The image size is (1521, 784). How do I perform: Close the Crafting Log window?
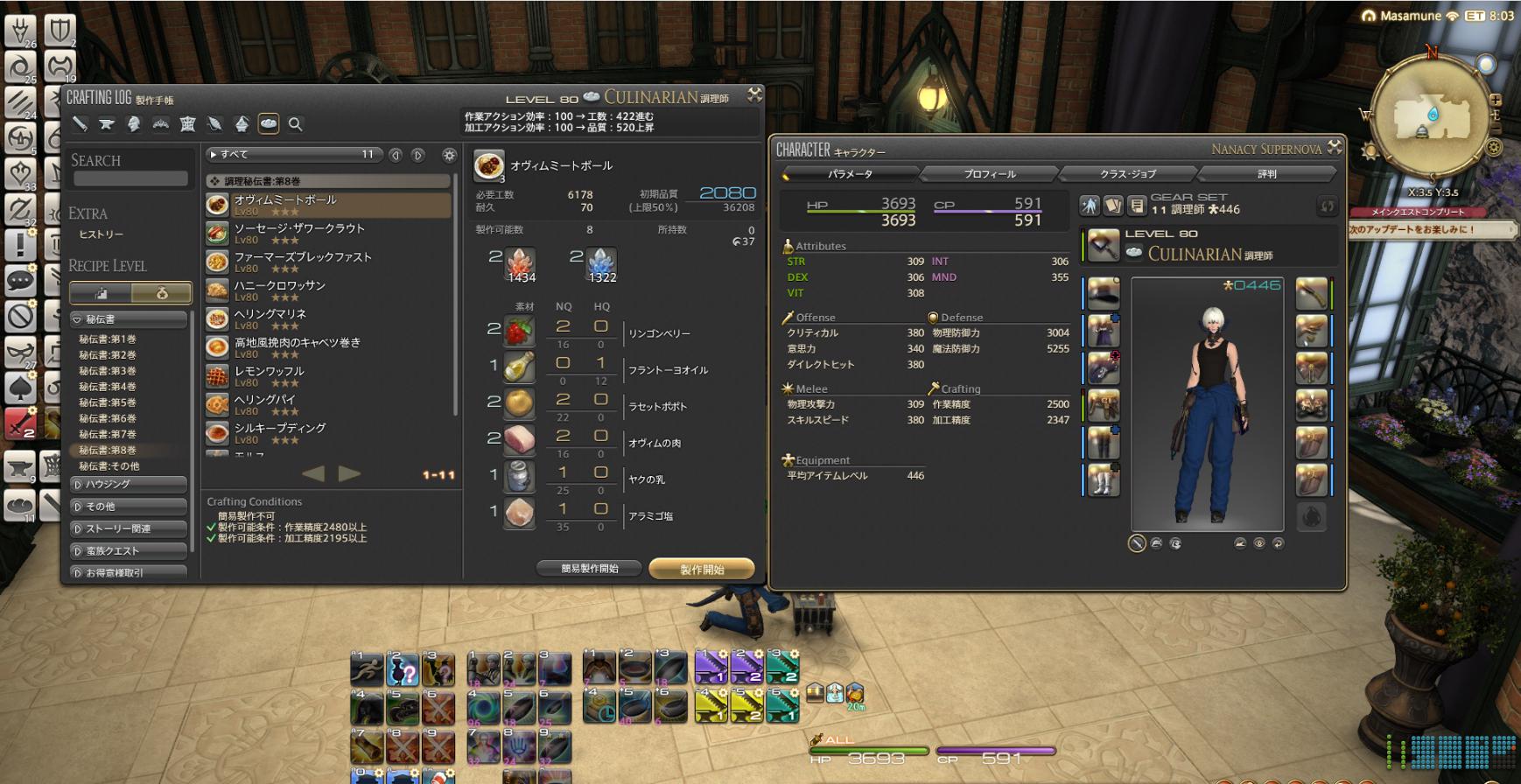[754, 94]
